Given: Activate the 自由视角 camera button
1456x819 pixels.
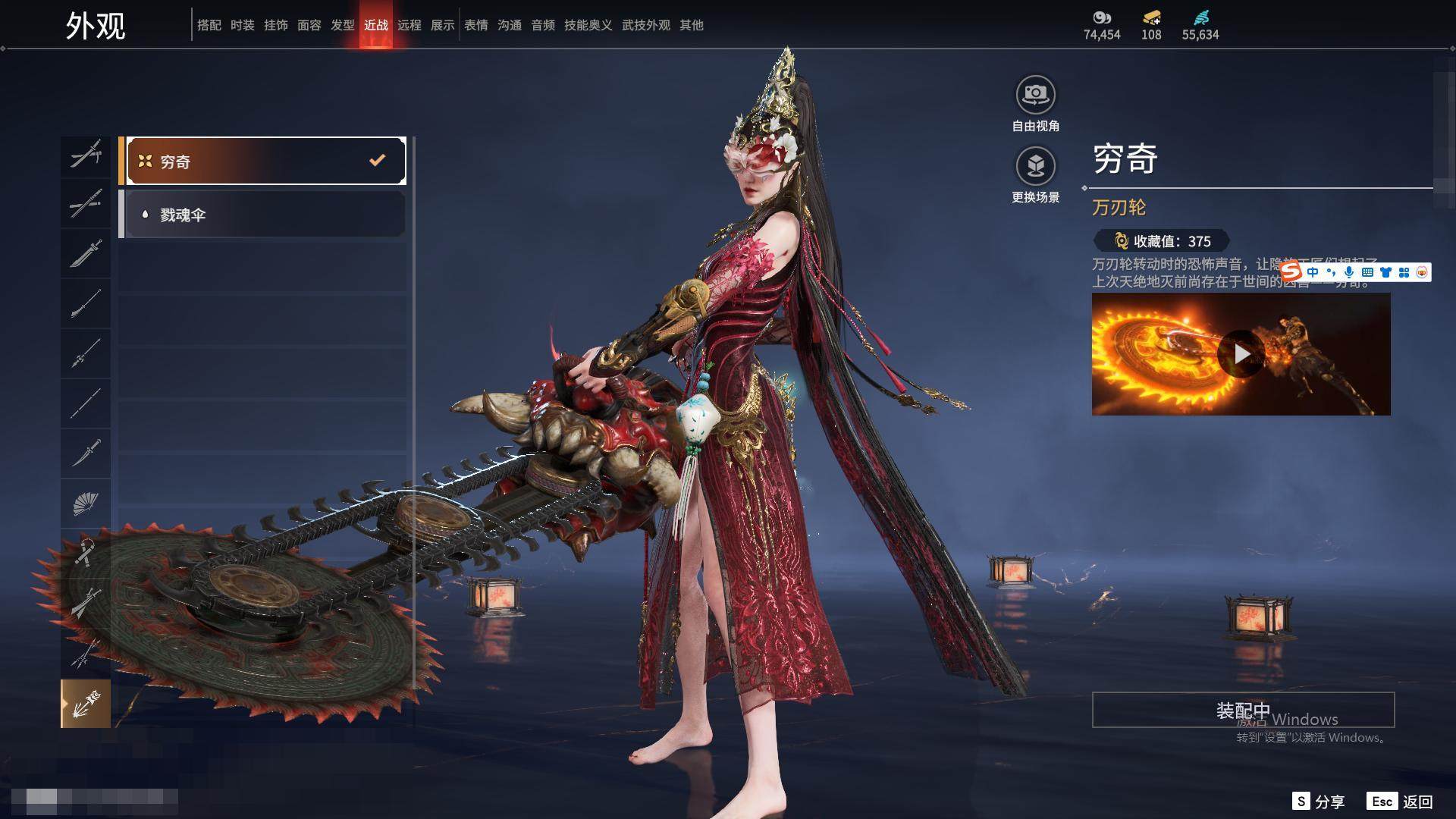Looking at the screenshot, I should [1035, 96].
